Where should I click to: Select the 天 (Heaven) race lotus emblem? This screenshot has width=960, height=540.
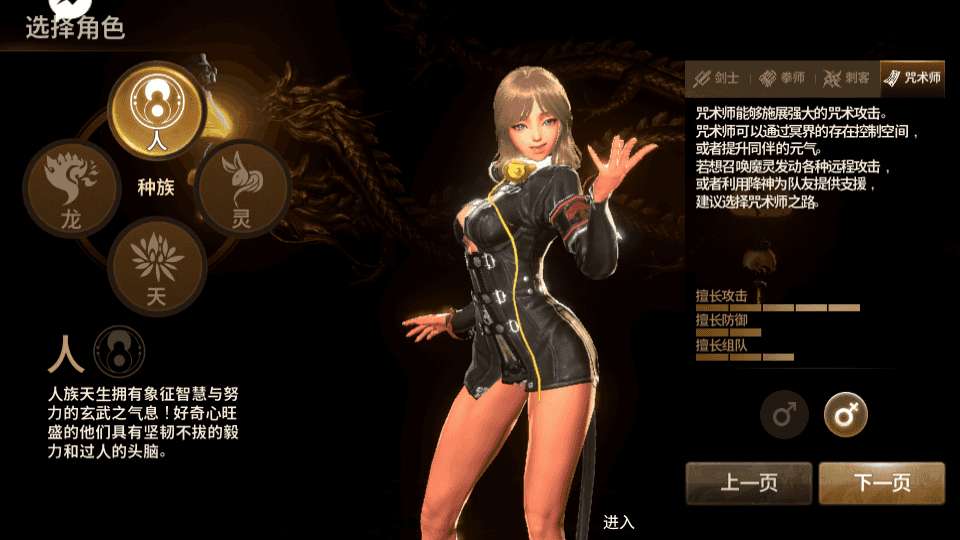click(156, 265)
